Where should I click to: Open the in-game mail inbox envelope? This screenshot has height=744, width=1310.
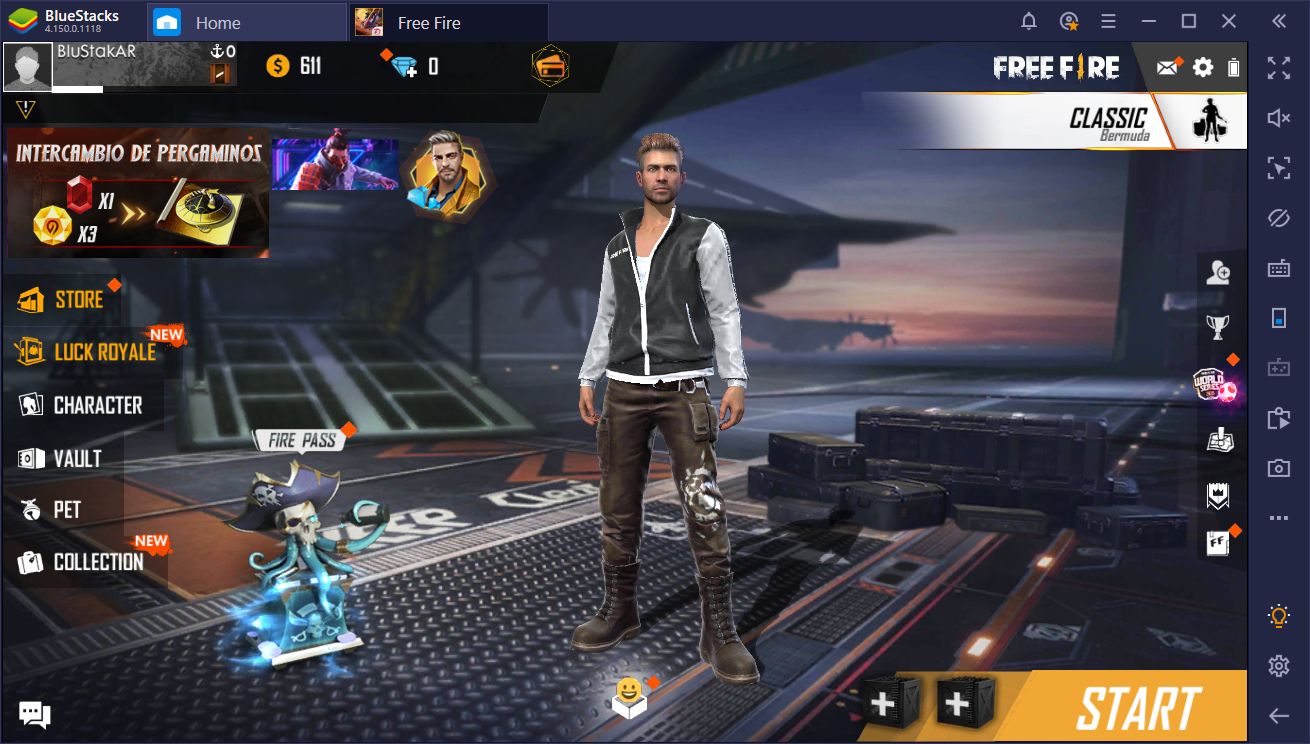click(1167, 67)
